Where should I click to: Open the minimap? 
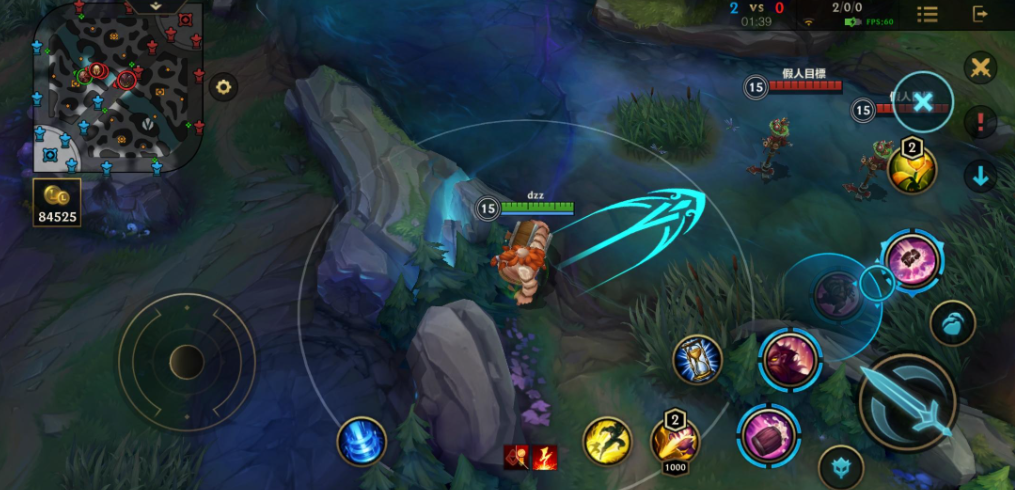click(117, 86)
